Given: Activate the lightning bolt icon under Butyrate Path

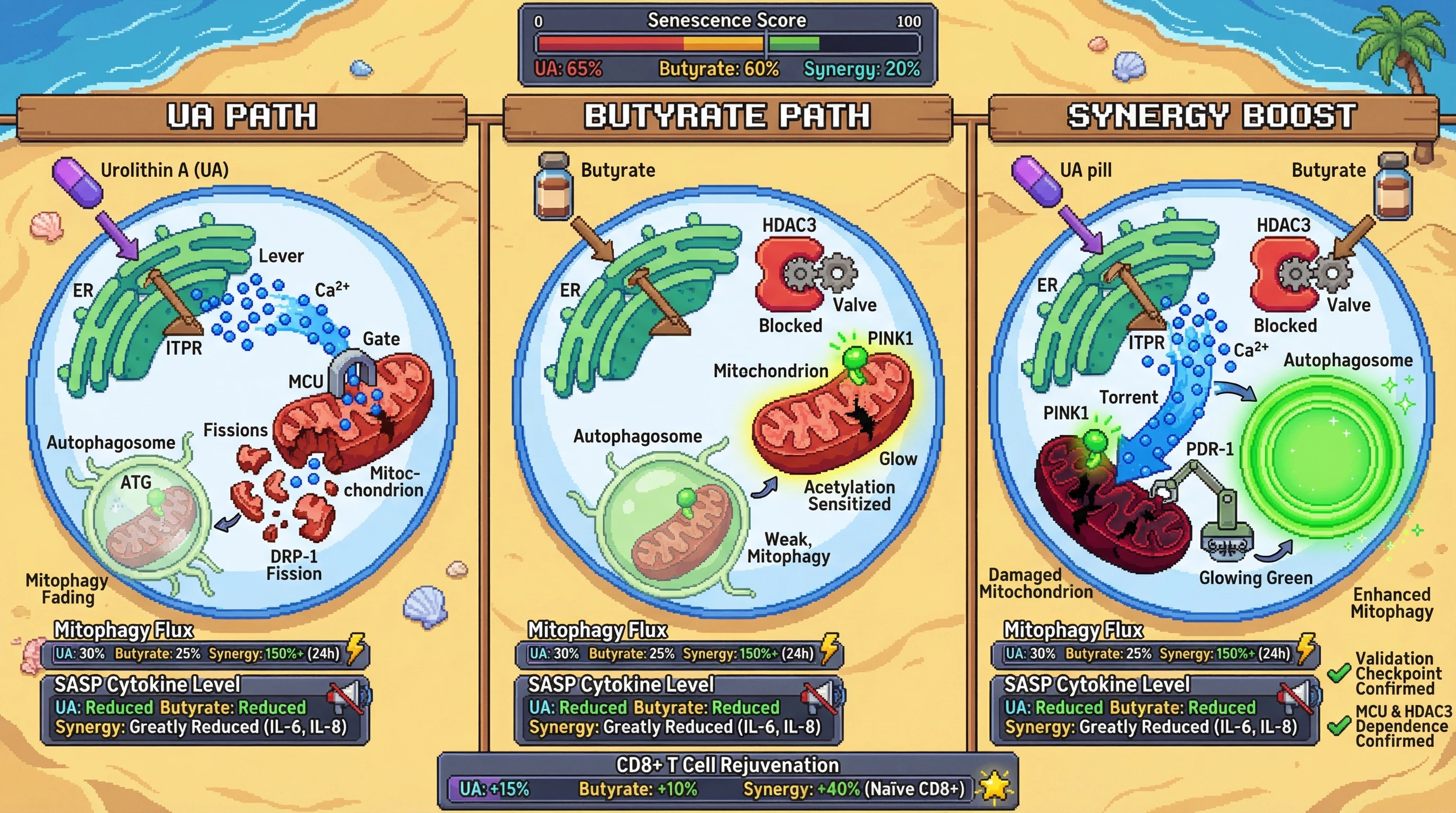Looking at the screenshot, I should [829, 649].
